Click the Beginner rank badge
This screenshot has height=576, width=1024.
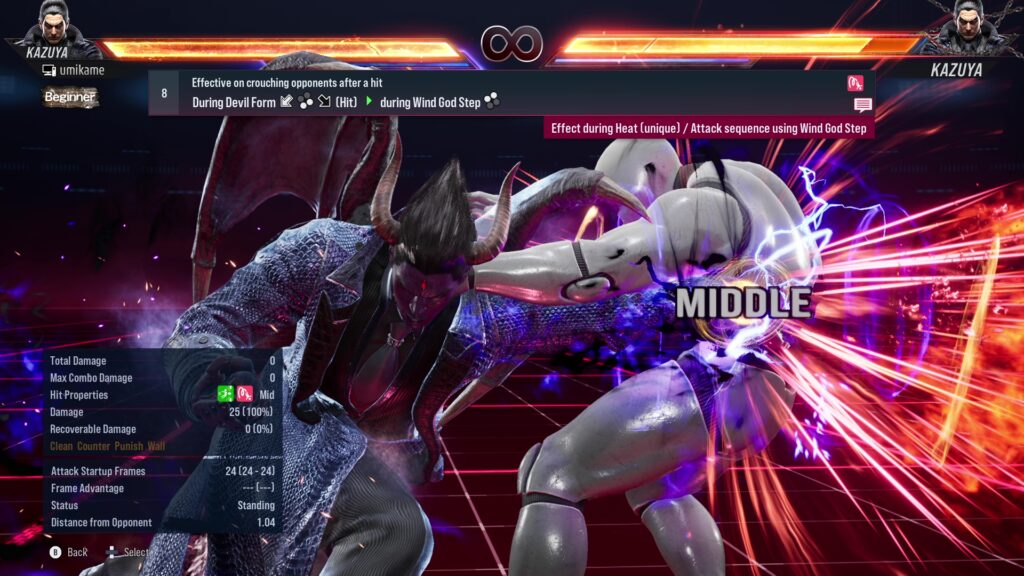(70, 97)
